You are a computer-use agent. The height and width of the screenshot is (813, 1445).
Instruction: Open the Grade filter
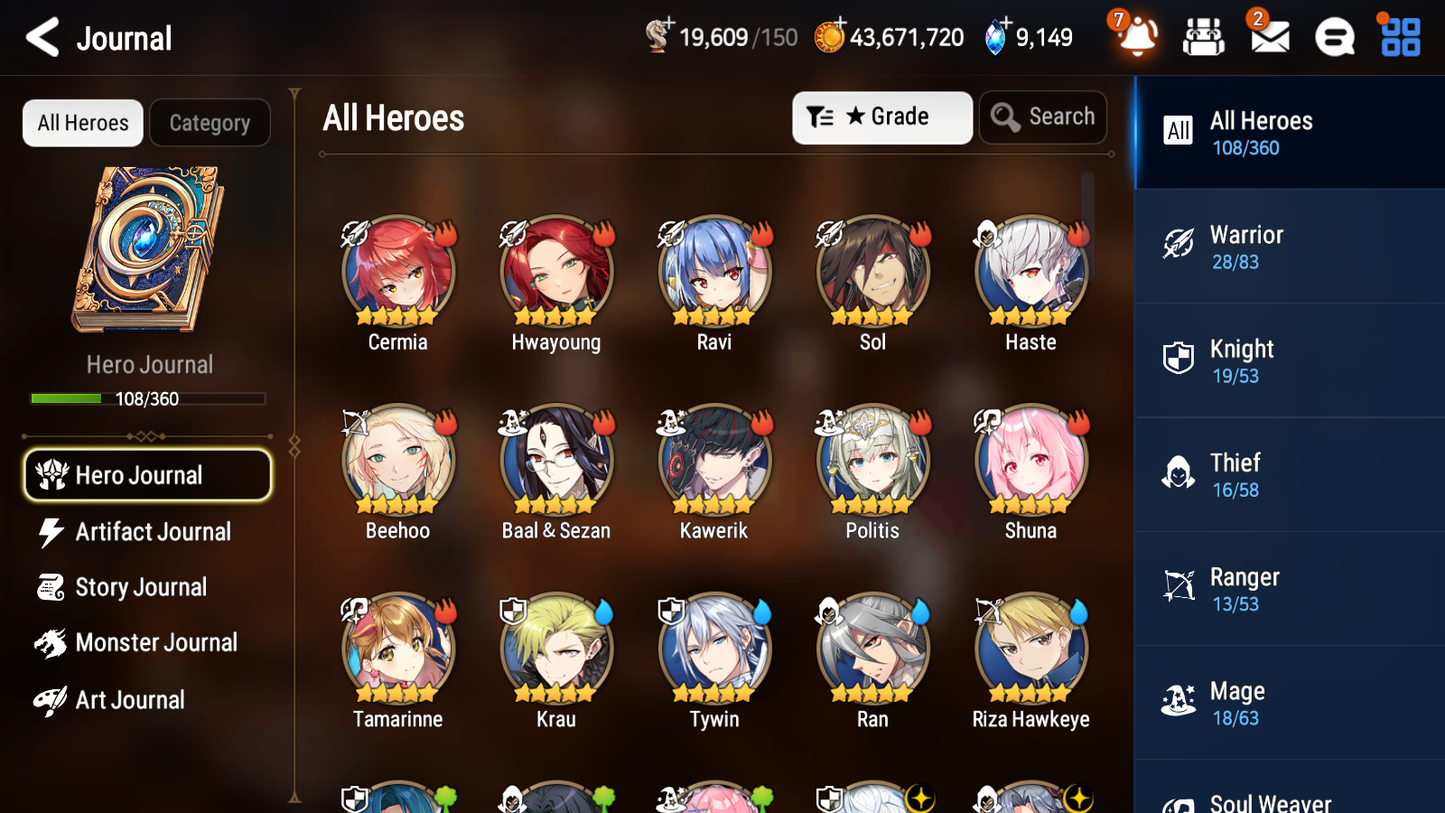(882, 117)
